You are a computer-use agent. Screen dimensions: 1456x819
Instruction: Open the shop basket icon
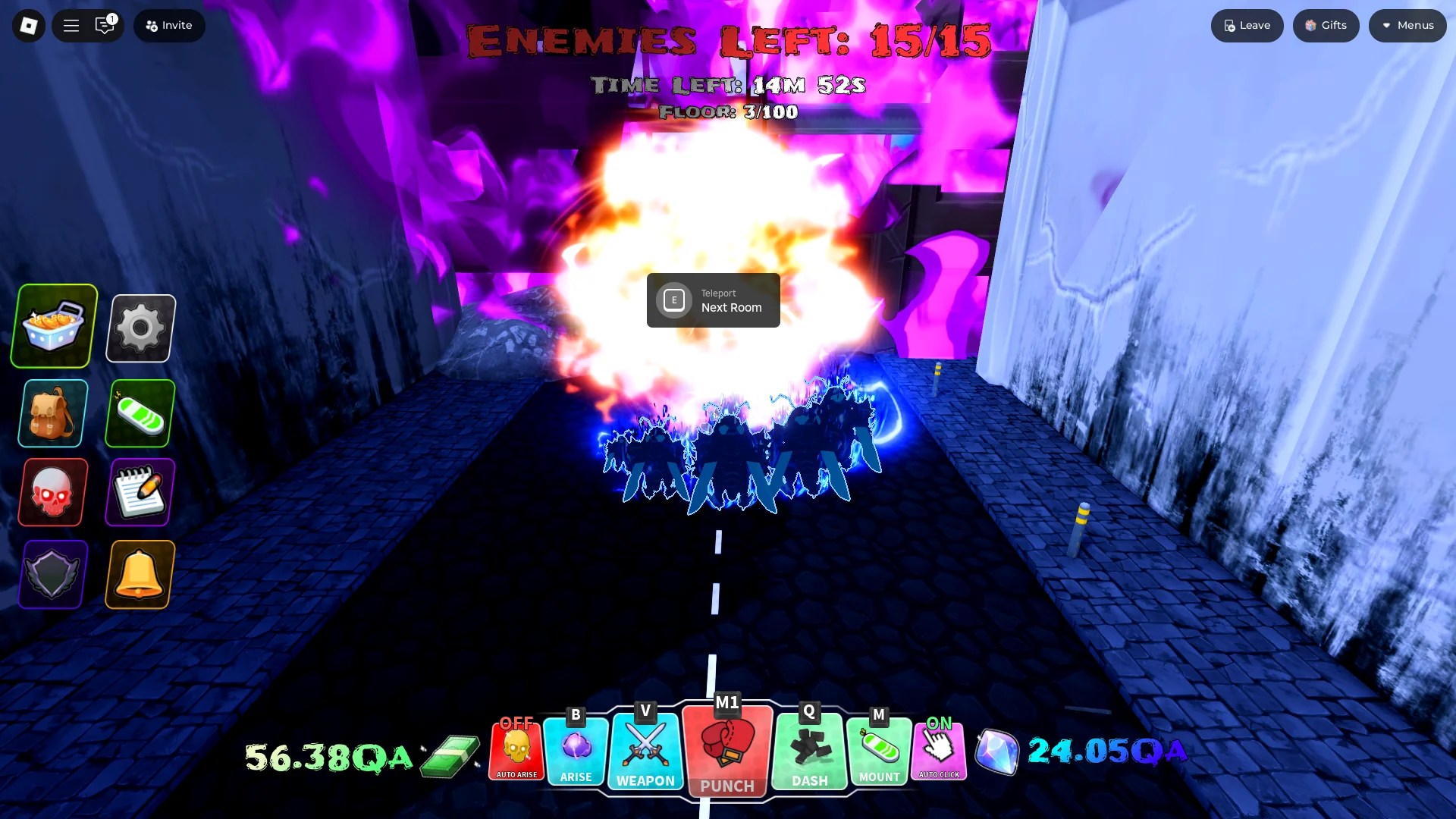tap(52, 326)
